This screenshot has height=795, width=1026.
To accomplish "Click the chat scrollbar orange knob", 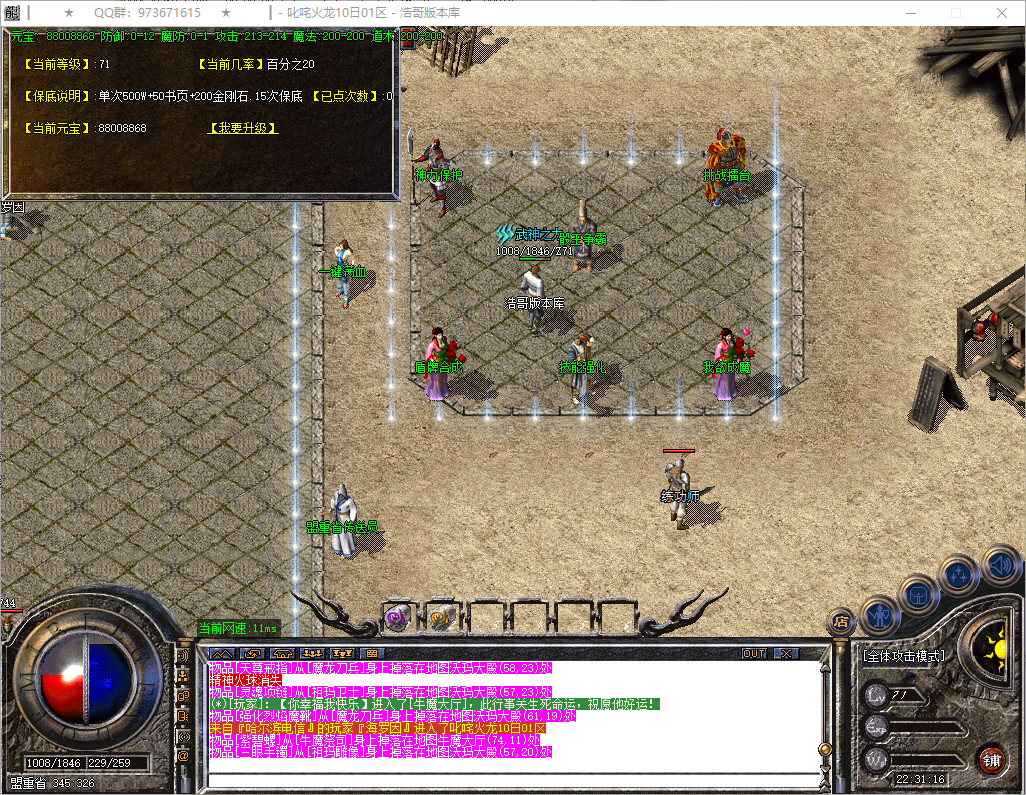I will pos(824,748).
